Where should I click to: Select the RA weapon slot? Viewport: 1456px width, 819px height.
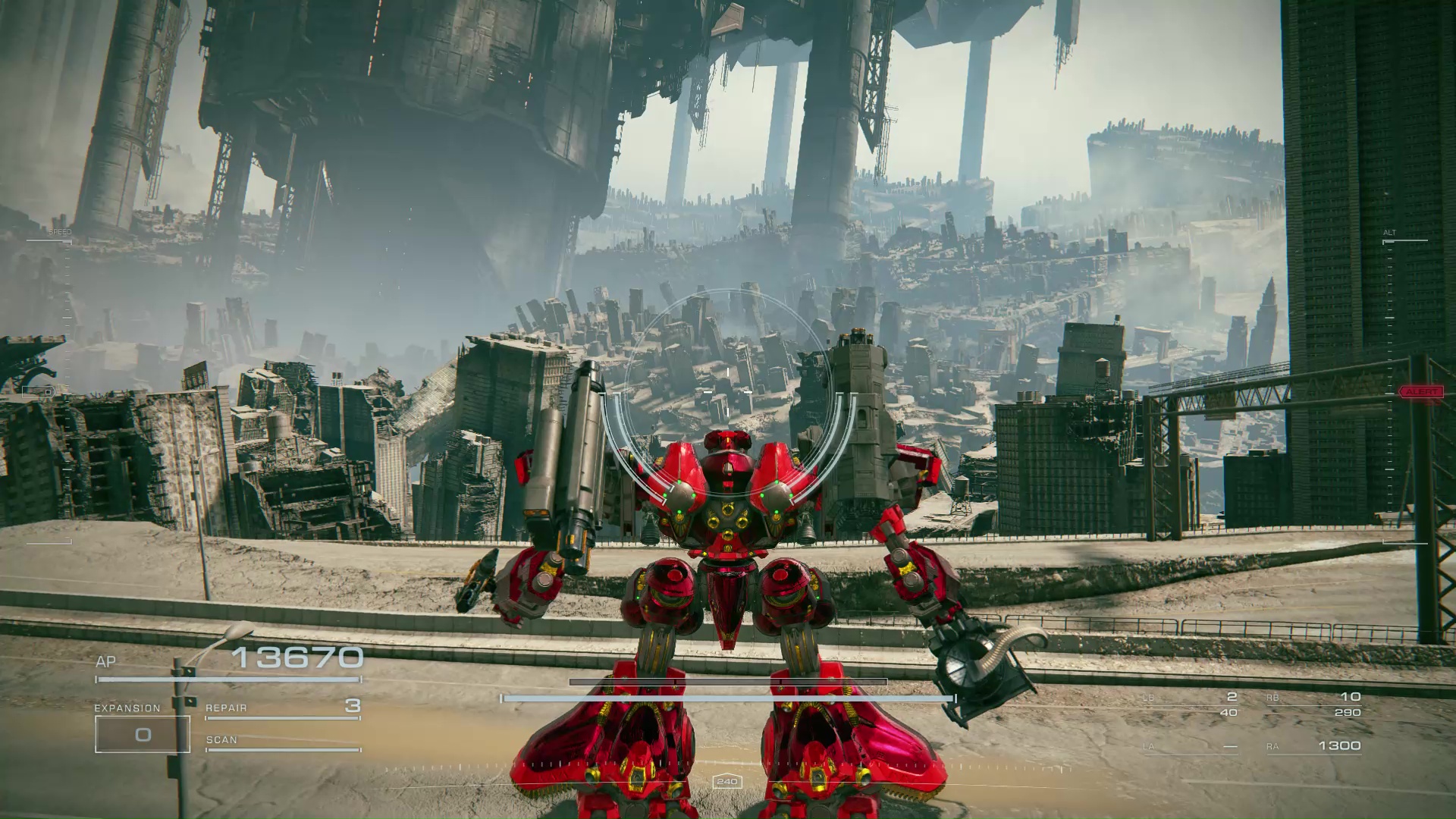[1313, 746]
